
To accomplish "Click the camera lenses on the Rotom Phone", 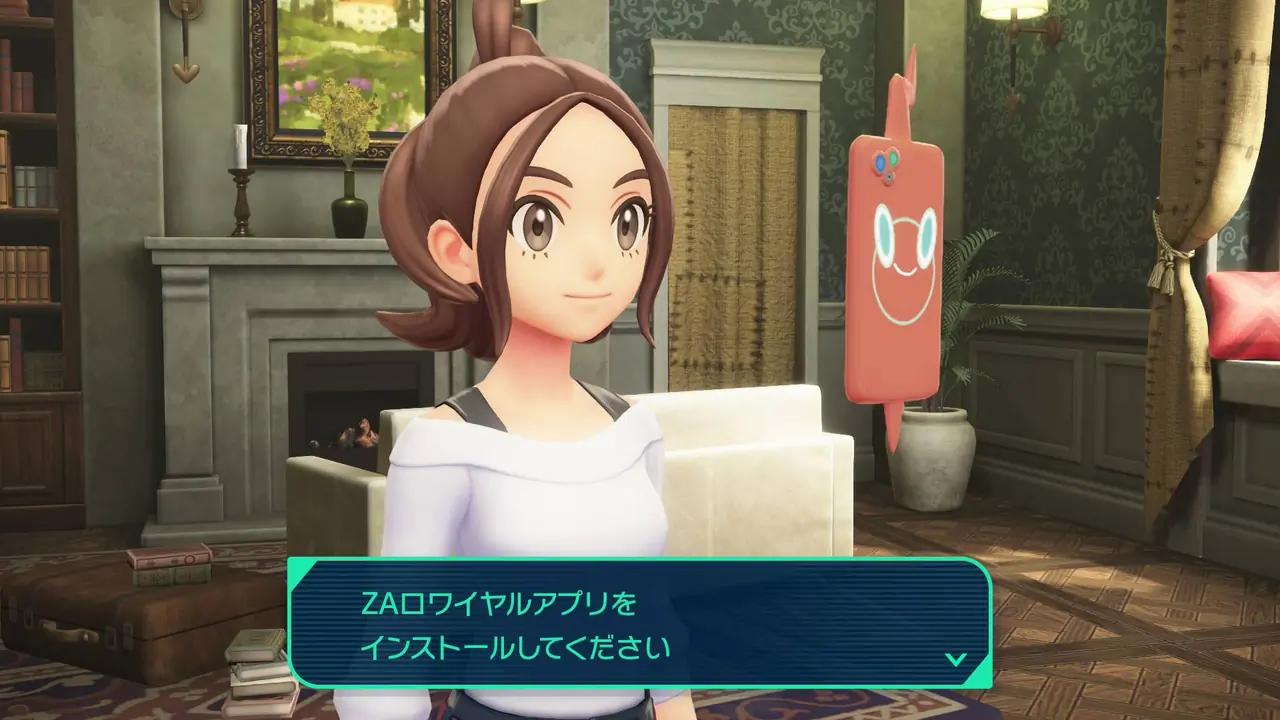I will point(884,162).
